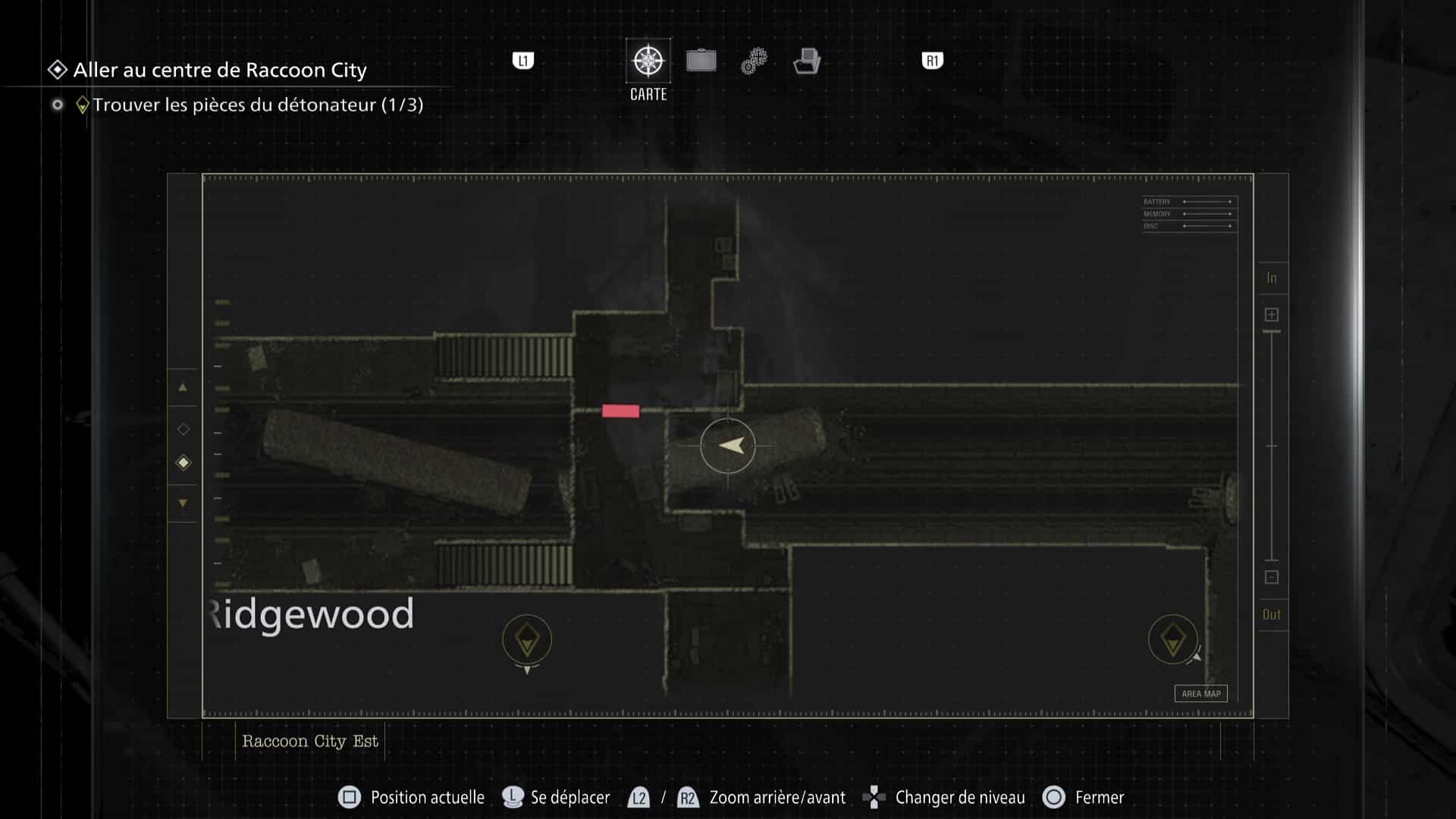The image size is (1456, 819).
Task: Click the red door marker on the map
Action: [x=620, y=410]
